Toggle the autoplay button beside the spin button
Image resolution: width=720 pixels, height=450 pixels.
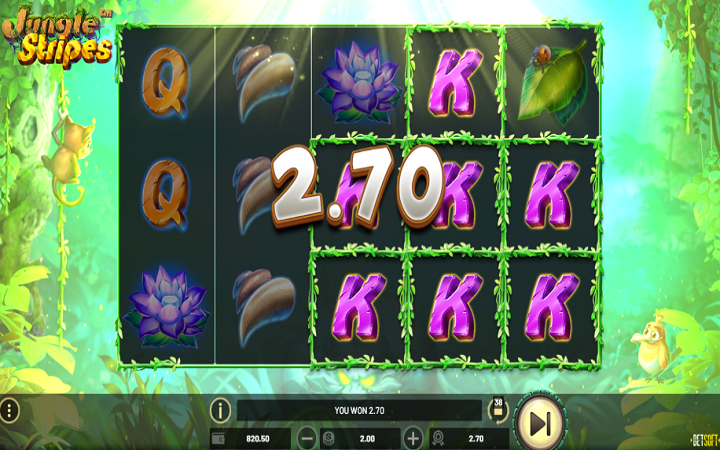coord(497,407)
